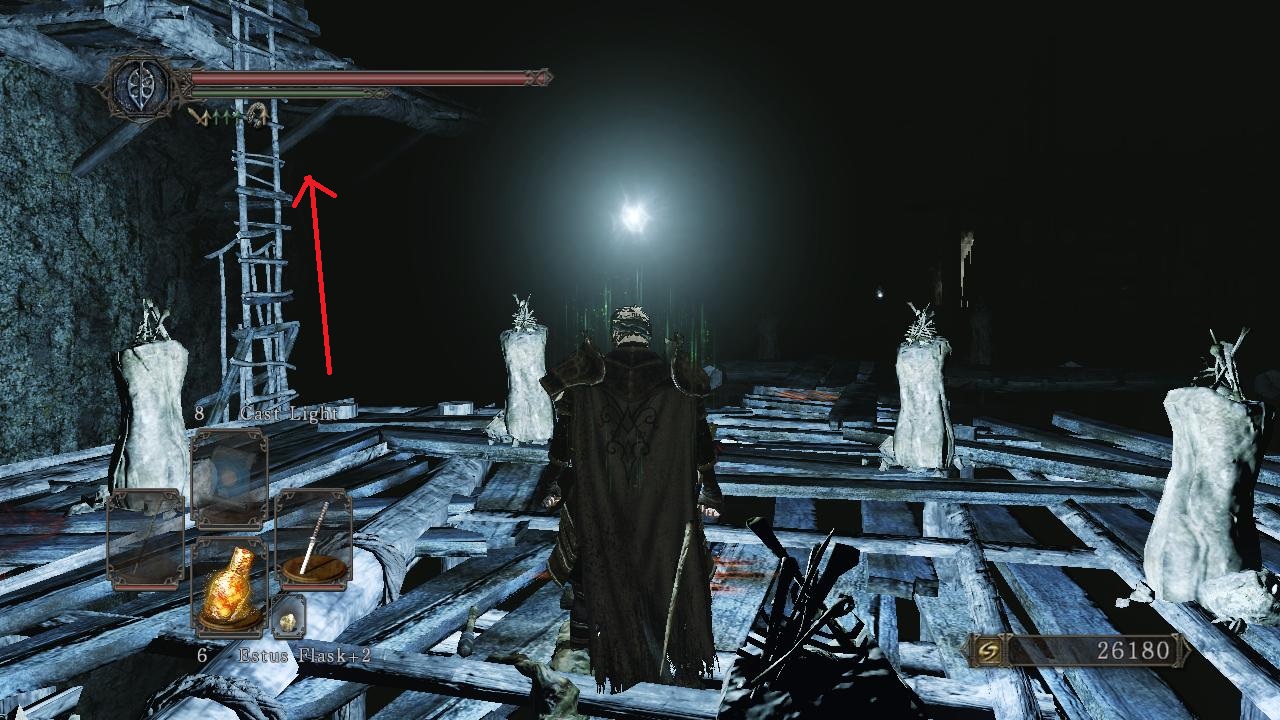Click the gold ring buff icon above Cast Light
The height and width of the screenshot is (720, 1280).
(x=258, y=114)
